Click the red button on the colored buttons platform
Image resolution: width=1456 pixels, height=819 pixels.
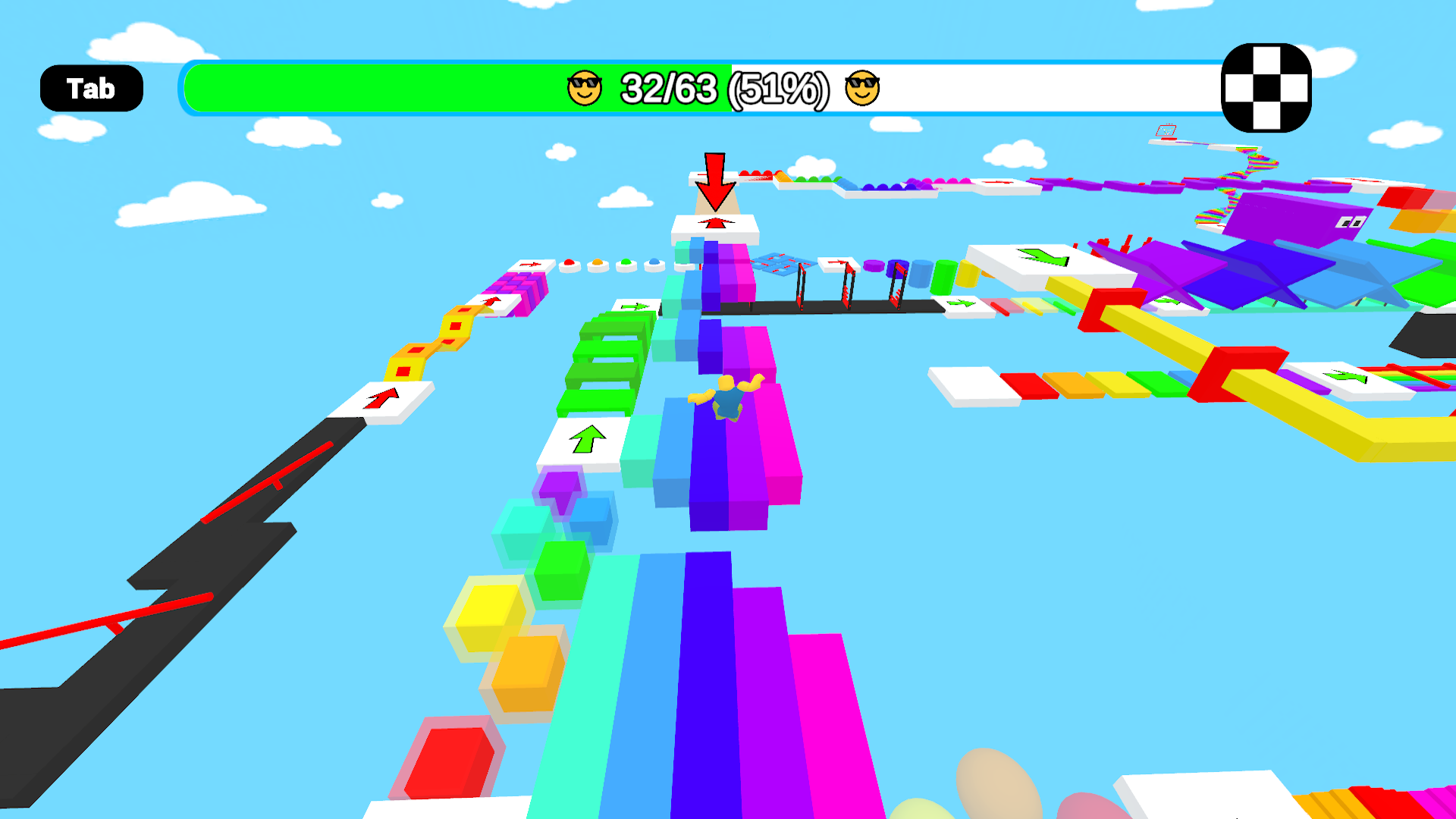[569, 263]
